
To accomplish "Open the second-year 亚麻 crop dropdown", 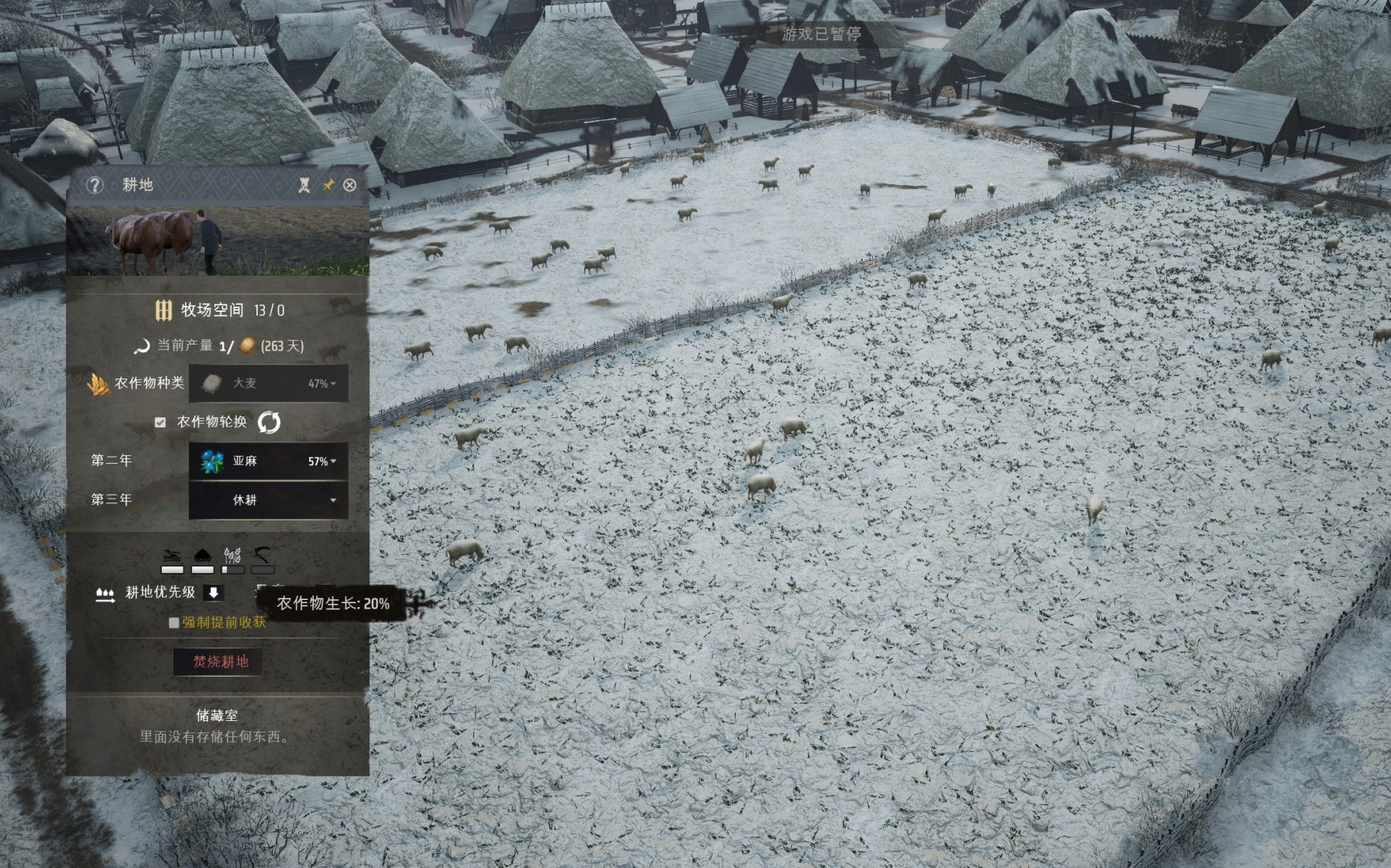I will point(268,461).
